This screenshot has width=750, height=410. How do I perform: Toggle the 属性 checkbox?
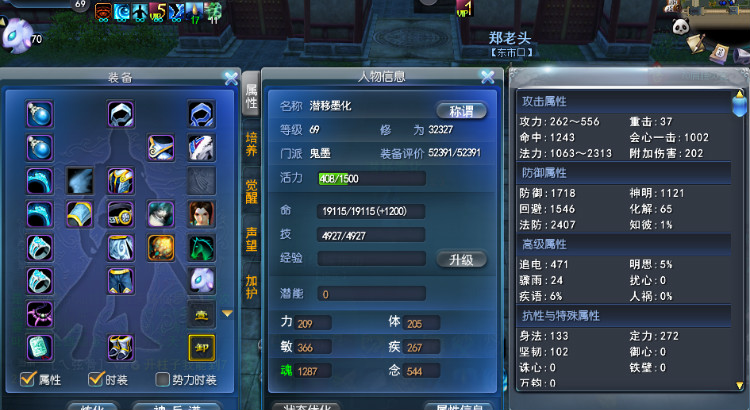coord(28,379)
